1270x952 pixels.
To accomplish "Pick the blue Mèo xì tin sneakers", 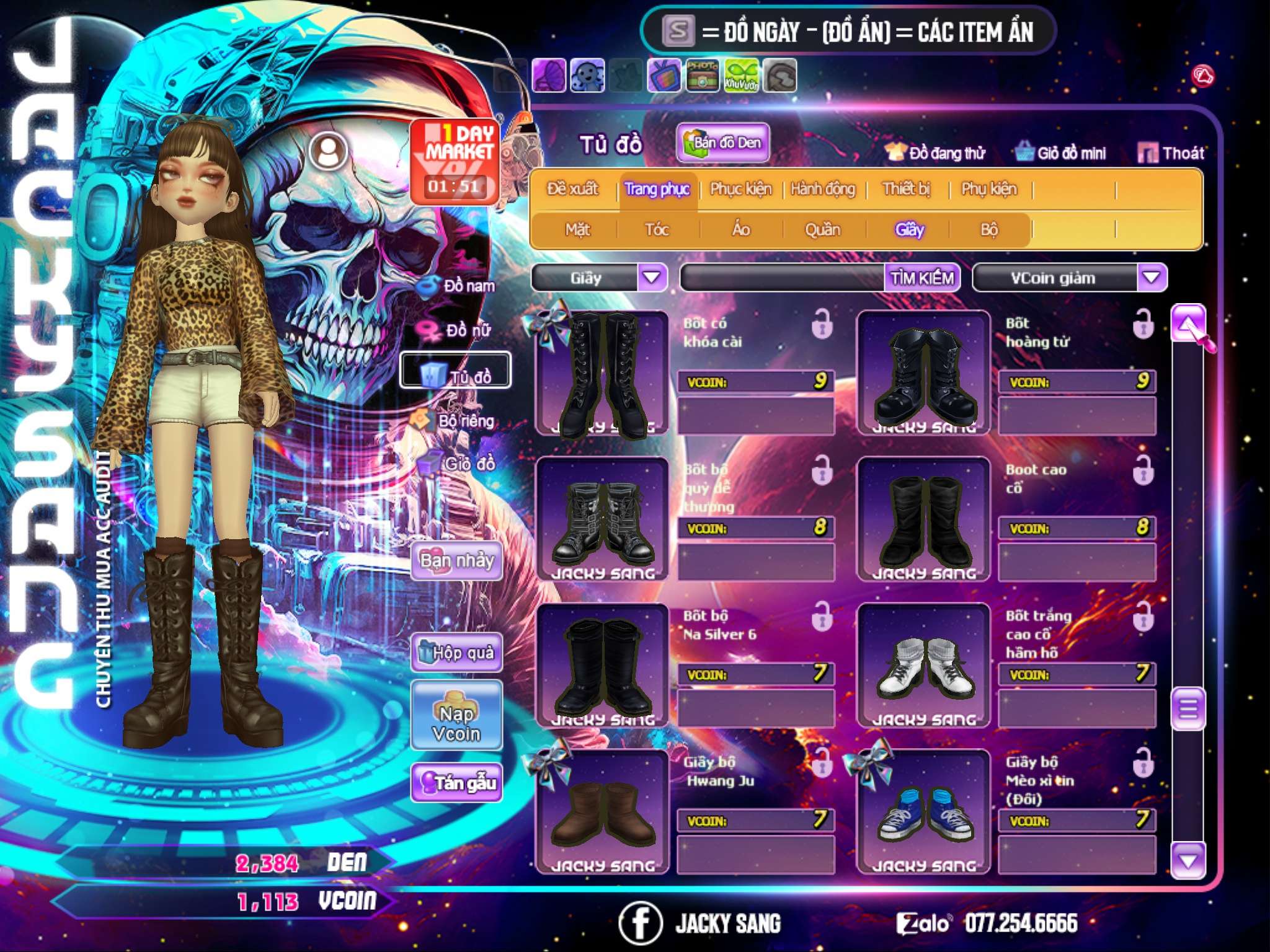I will pos(923,813).
